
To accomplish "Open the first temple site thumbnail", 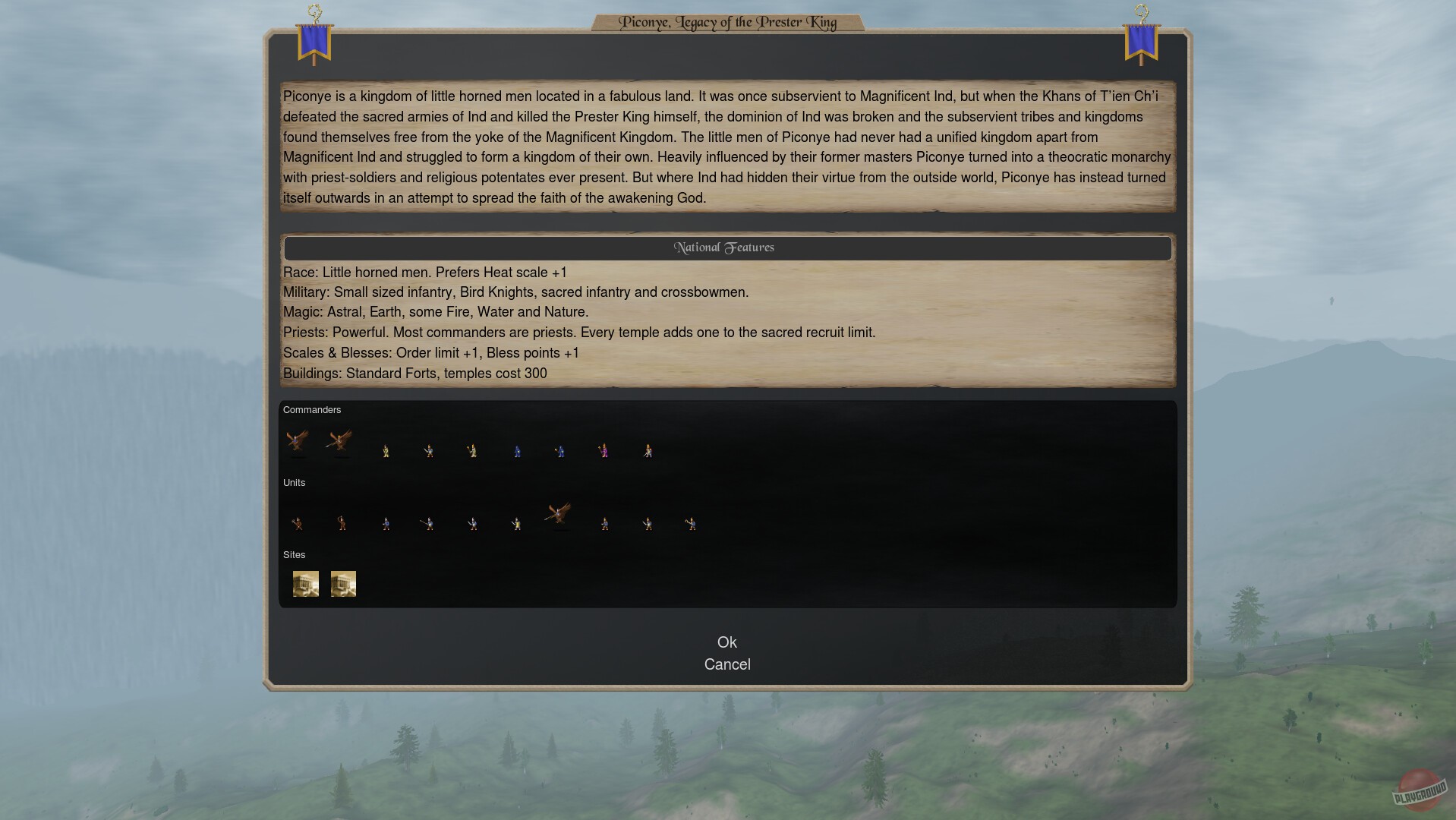I will [306, 583].
